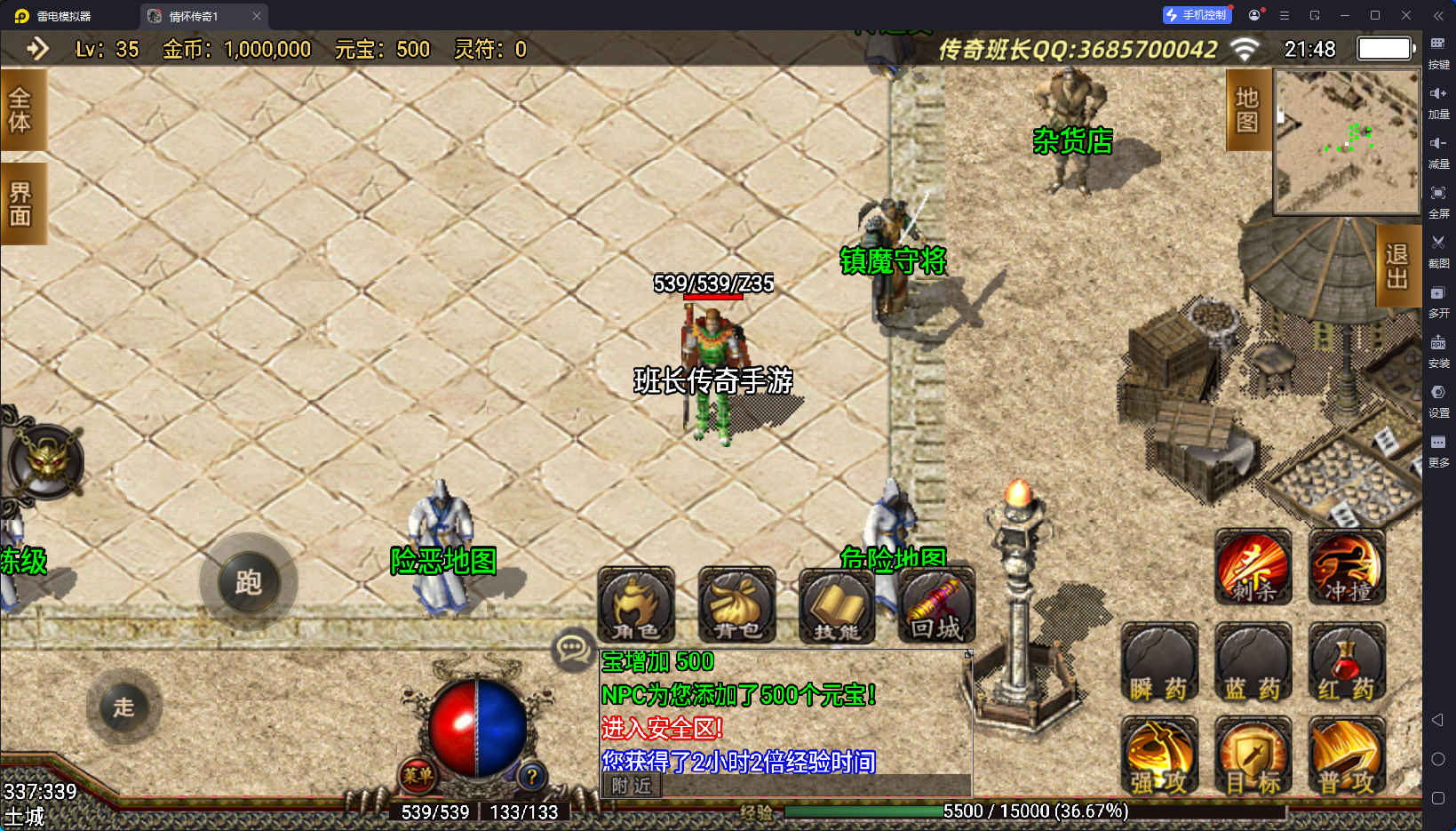Open the 背包 bag inventory
The image size is (1456, 831).
(x=736, y=605)
